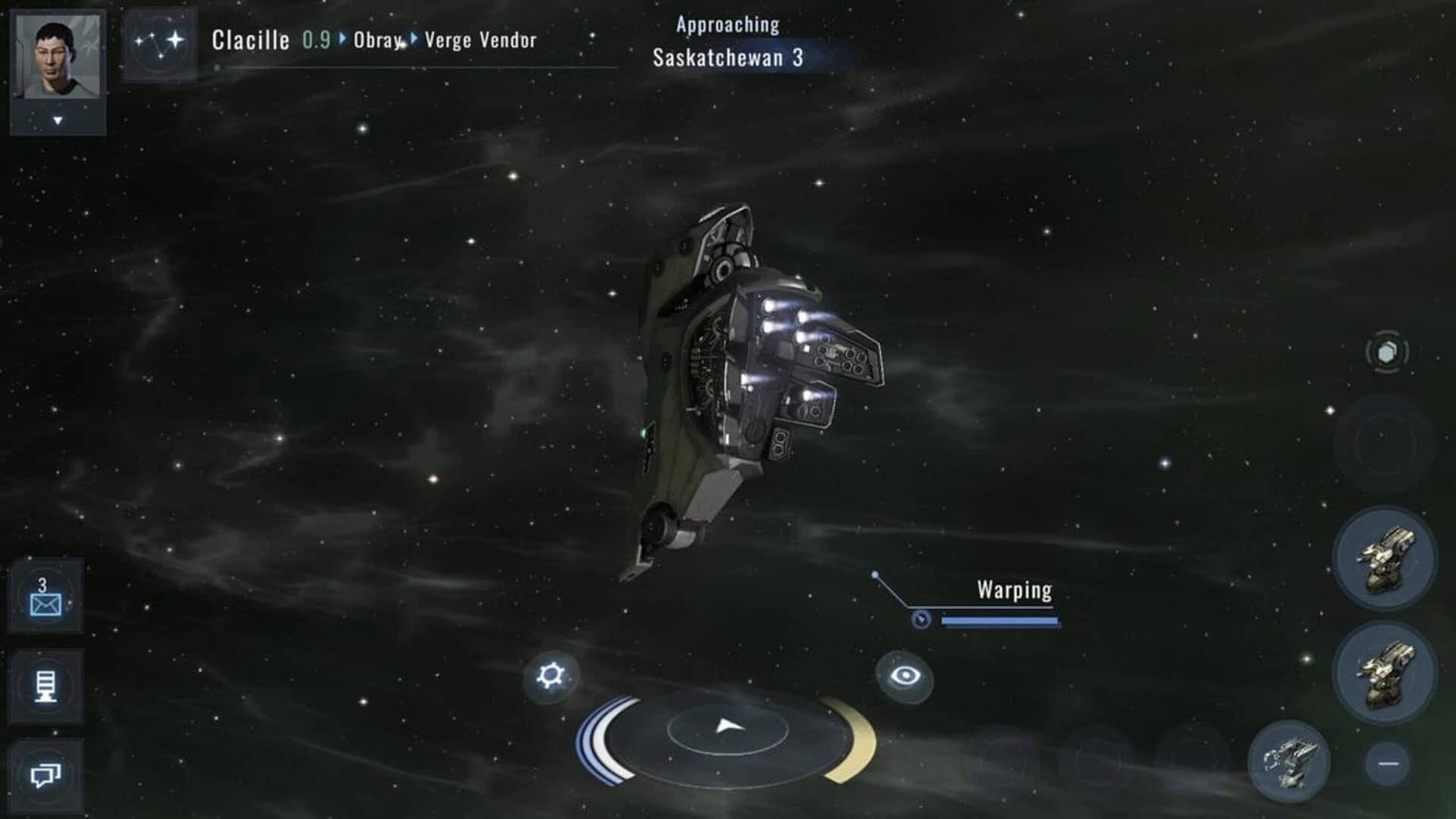The width and height of the screenshot is (1456, 819).
Task: Select the Clacille system name
Action: point(251,39)
